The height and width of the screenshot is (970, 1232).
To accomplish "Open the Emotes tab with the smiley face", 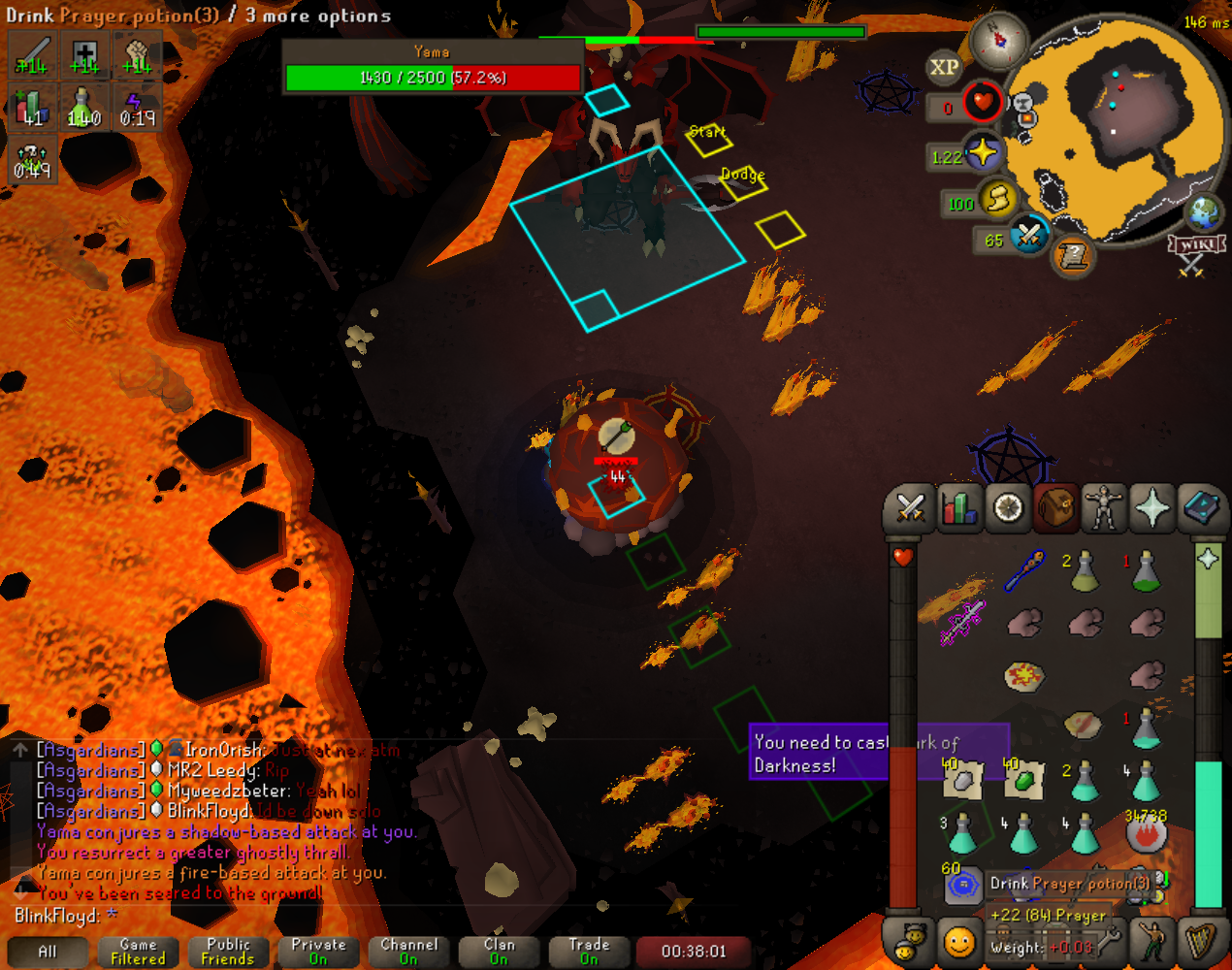I will tap(958, 942).
